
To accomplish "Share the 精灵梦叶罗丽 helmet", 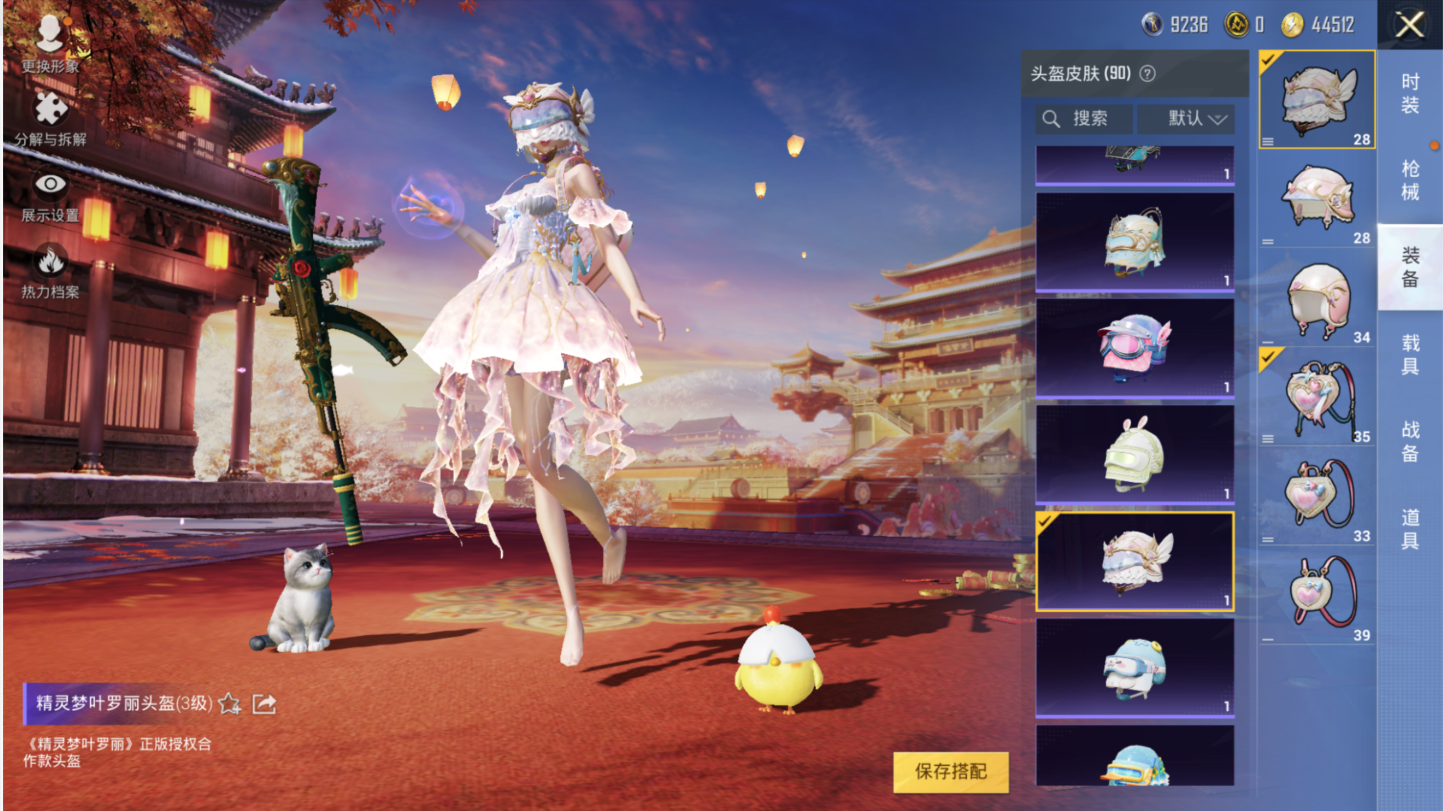I will point(264,704).
